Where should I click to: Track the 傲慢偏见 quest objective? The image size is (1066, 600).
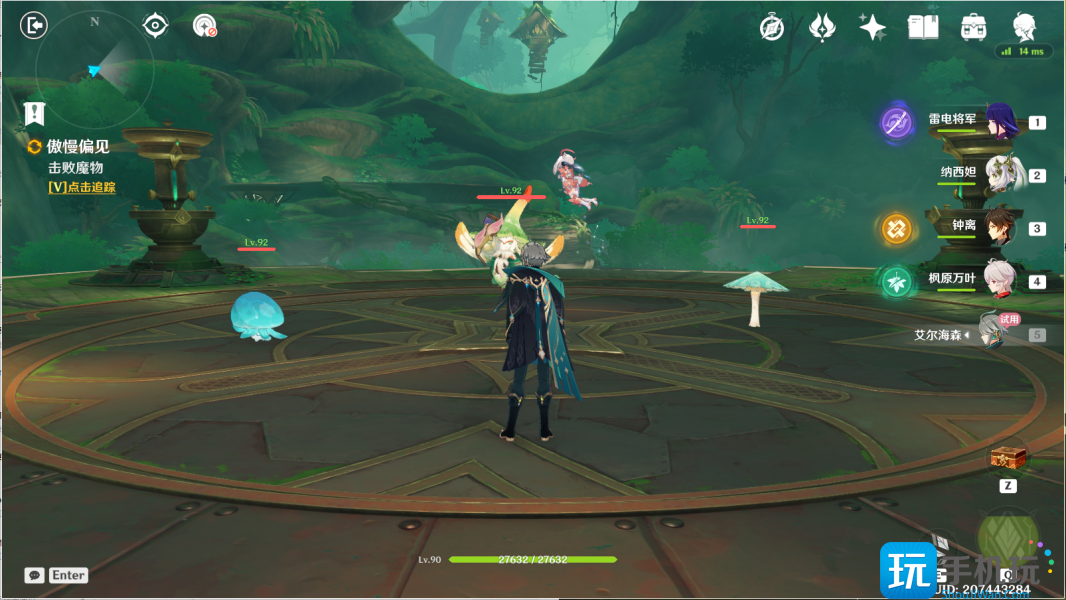click(81, 187)
